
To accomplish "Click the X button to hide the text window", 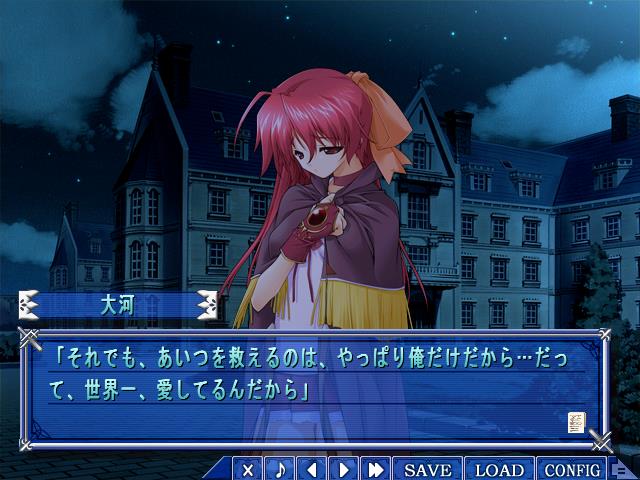I will tap(249, 469).
